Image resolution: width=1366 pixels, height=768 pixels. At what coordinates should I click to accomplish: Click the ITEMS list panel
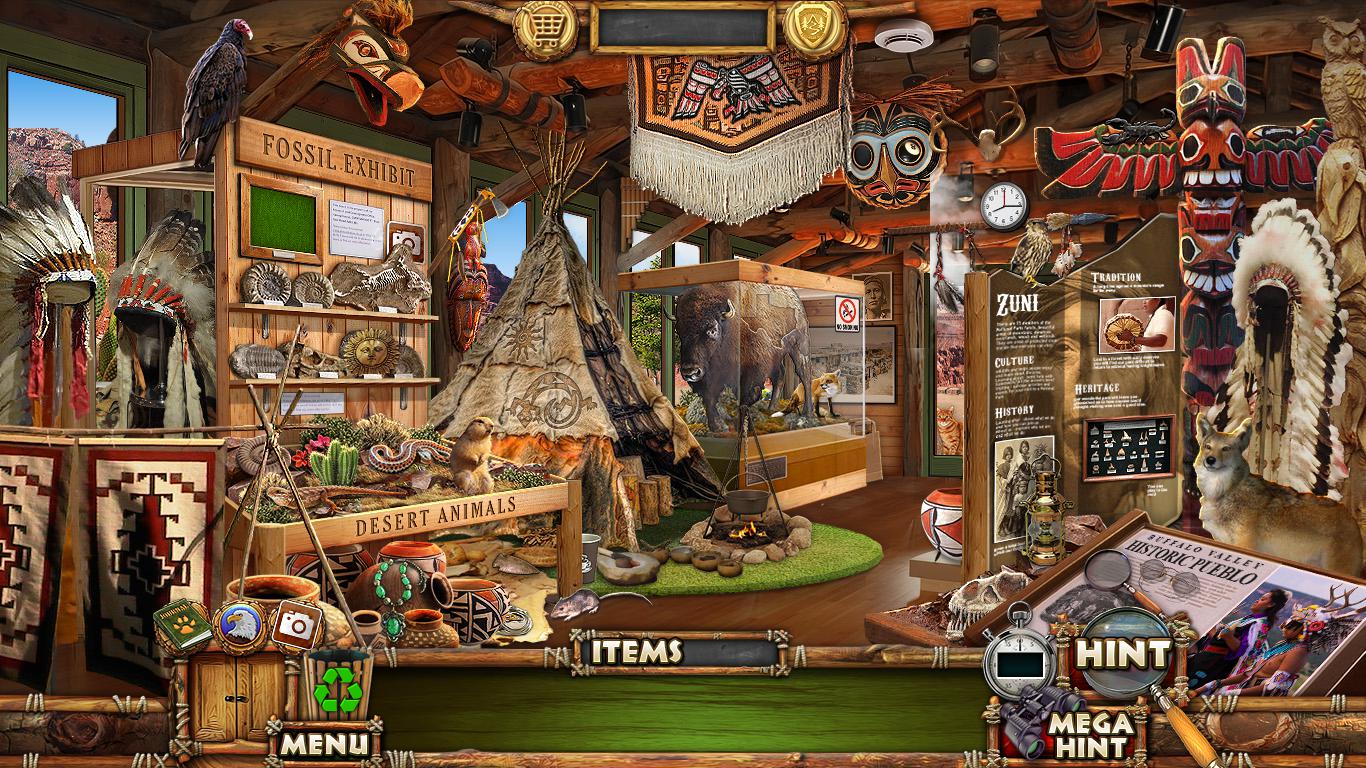[x=681, y=652]
